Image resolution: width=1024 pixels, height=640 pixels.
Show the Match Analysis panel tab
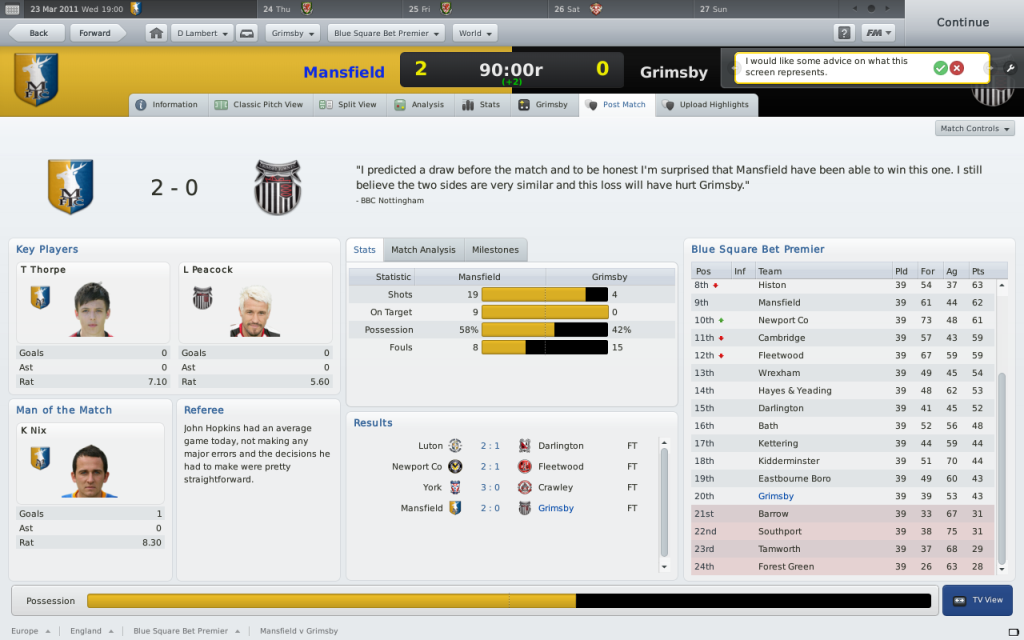[423, 250]
